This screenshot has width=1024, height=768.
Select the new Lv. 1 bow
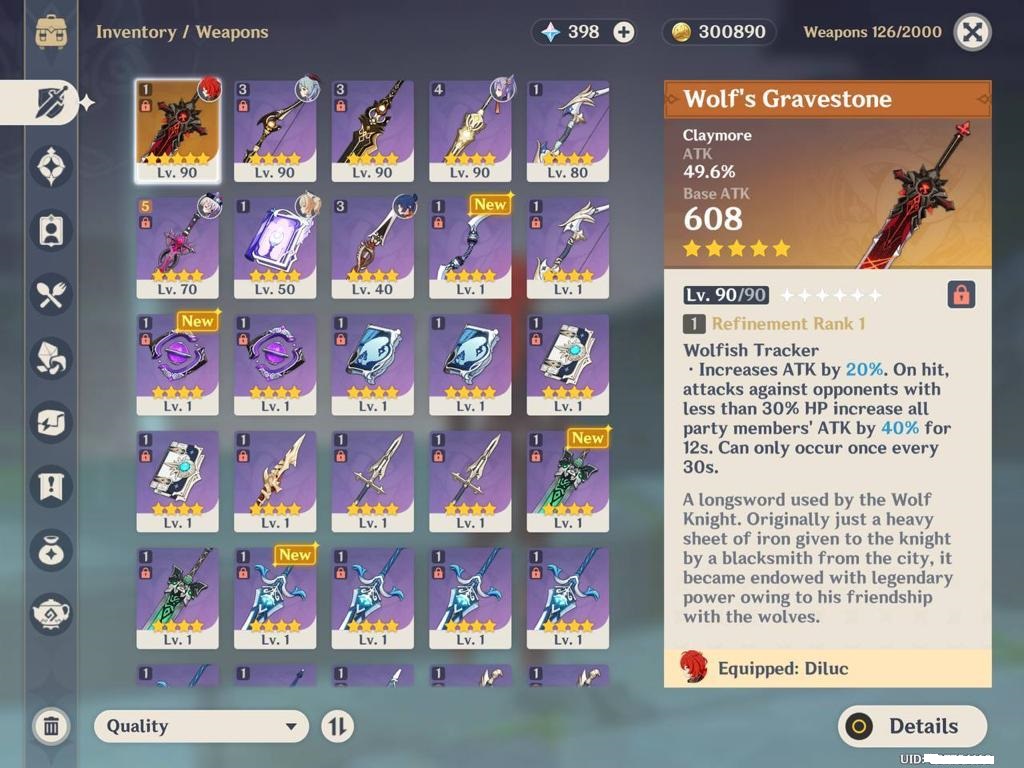coord(470,247)
